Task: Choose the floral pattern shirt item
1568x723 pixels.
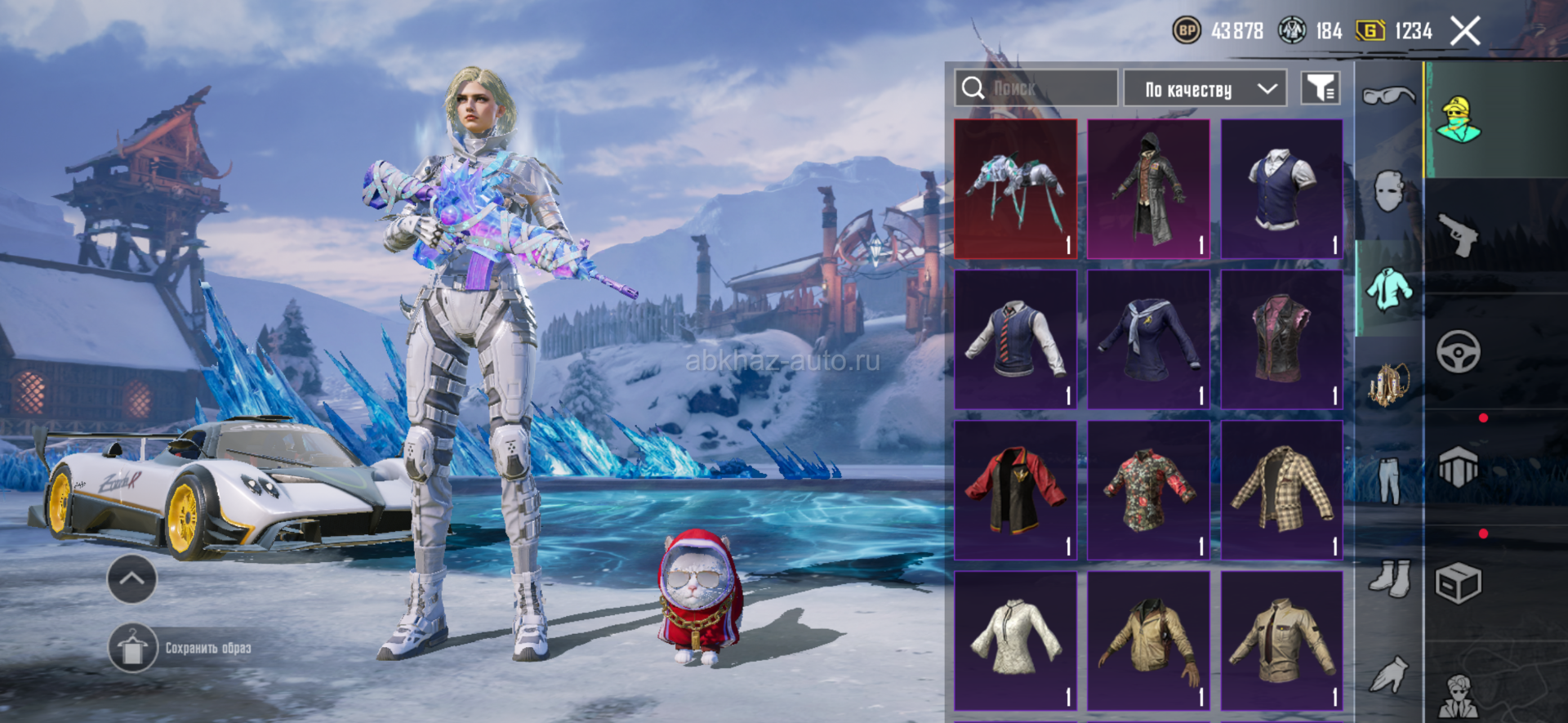Action: point(1148,490)
